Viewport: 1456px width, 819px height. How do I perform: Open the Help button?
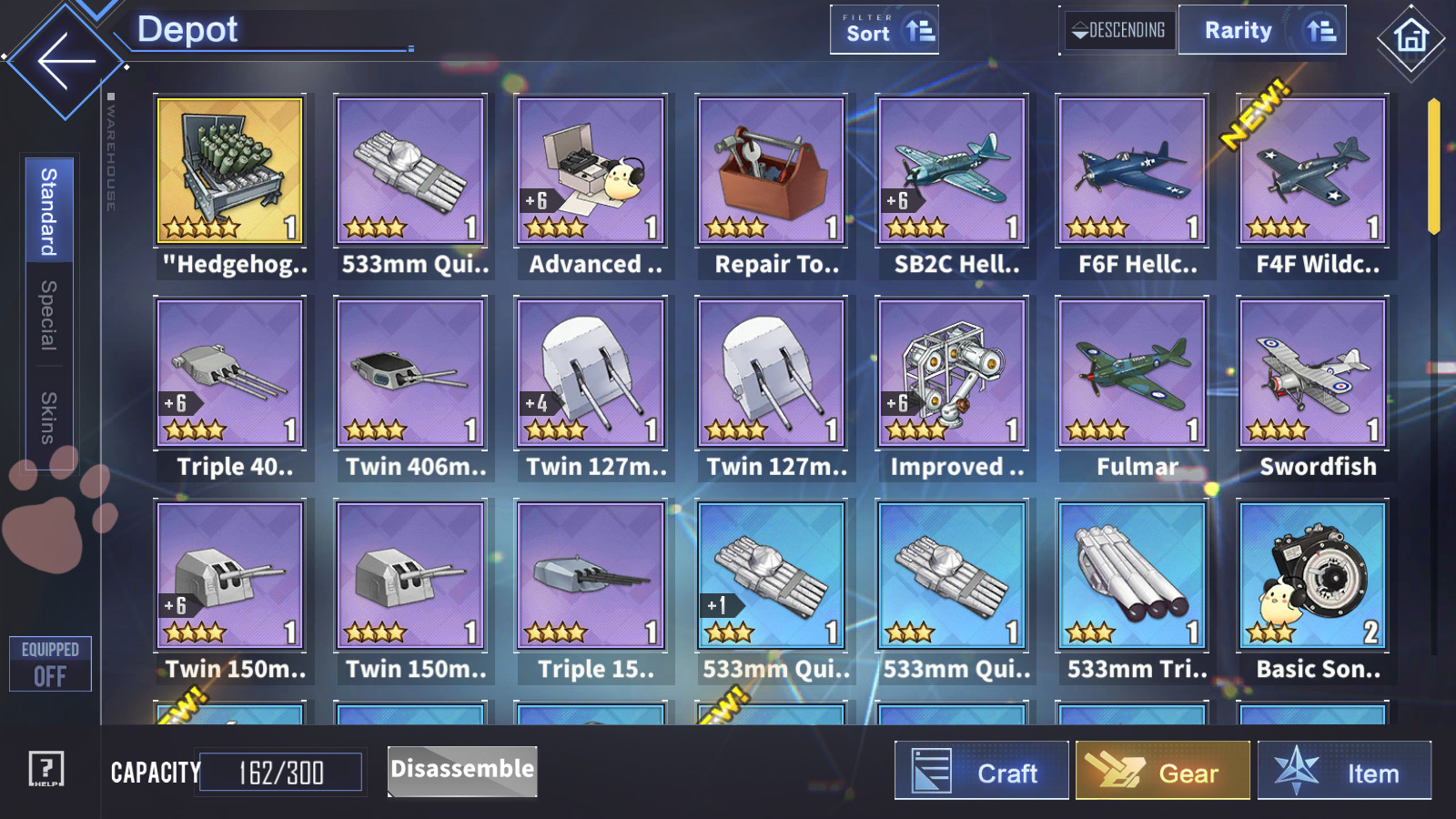pos(45,769)
